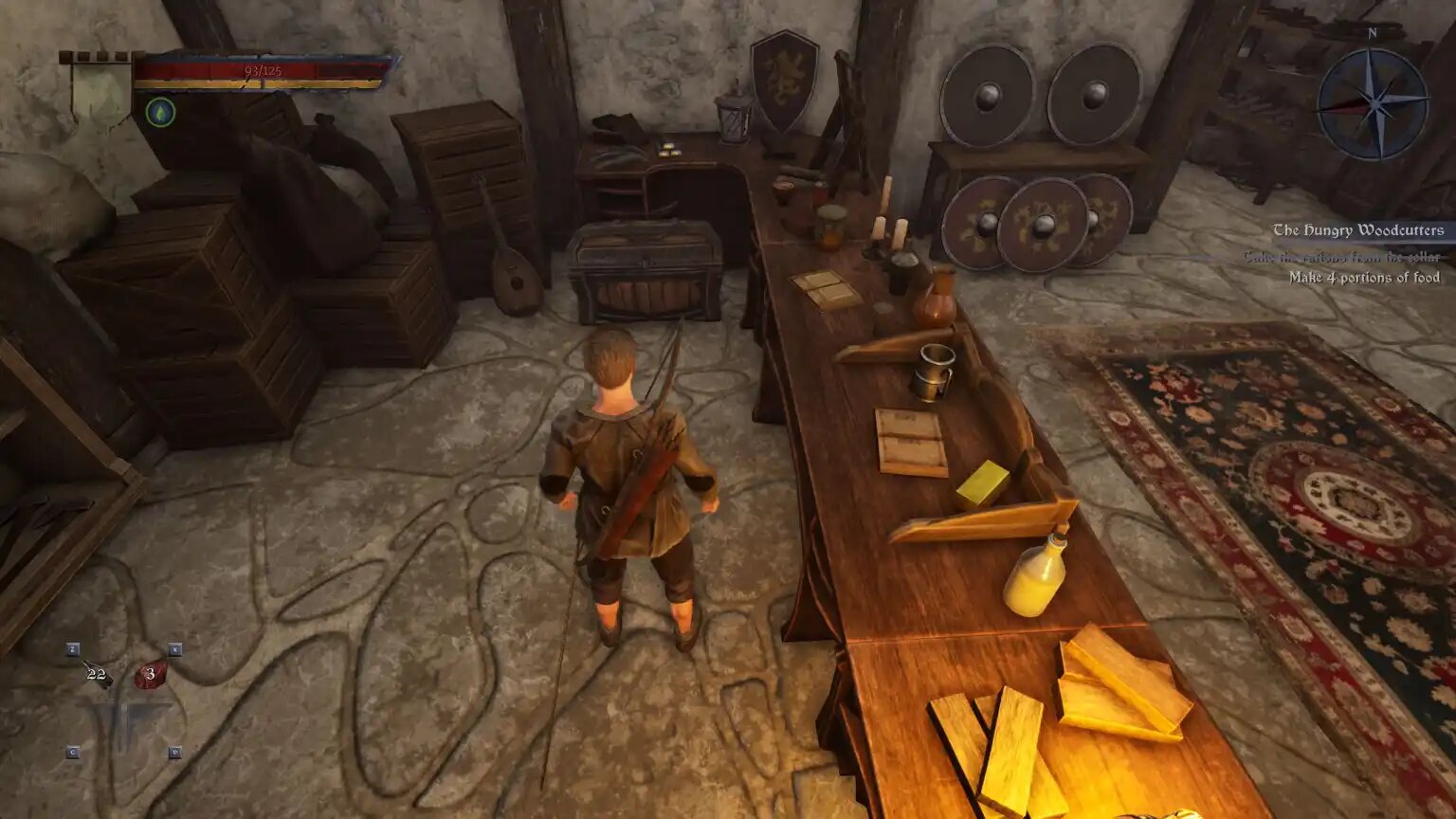The height and width of the screenshot is (819, 1456).
Task: Click the green leaf status icon
Action: pyautogui.click(x=160, y=113)
